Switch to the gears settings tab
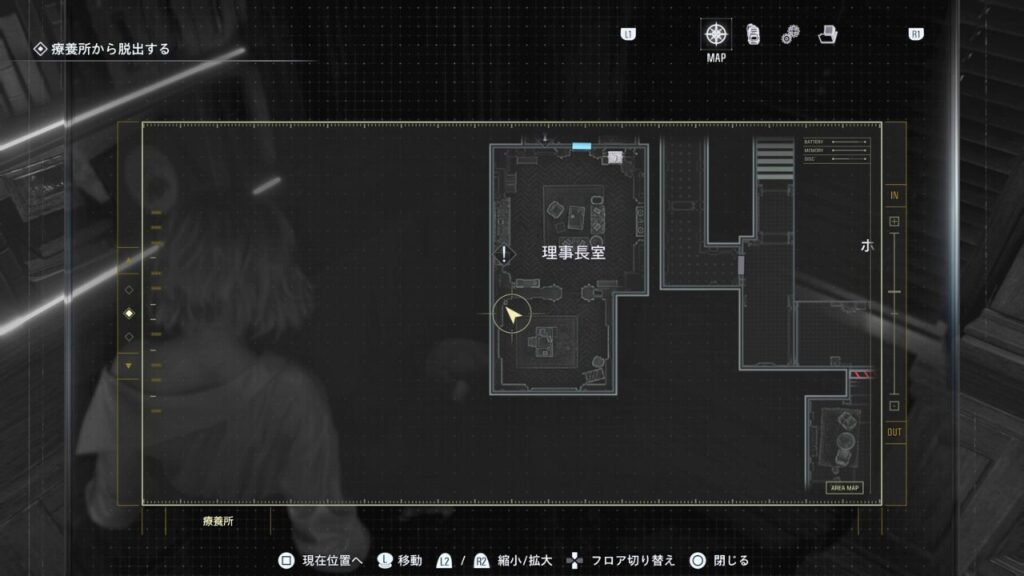Screen dimensions: 1024x576 [790, 35]
